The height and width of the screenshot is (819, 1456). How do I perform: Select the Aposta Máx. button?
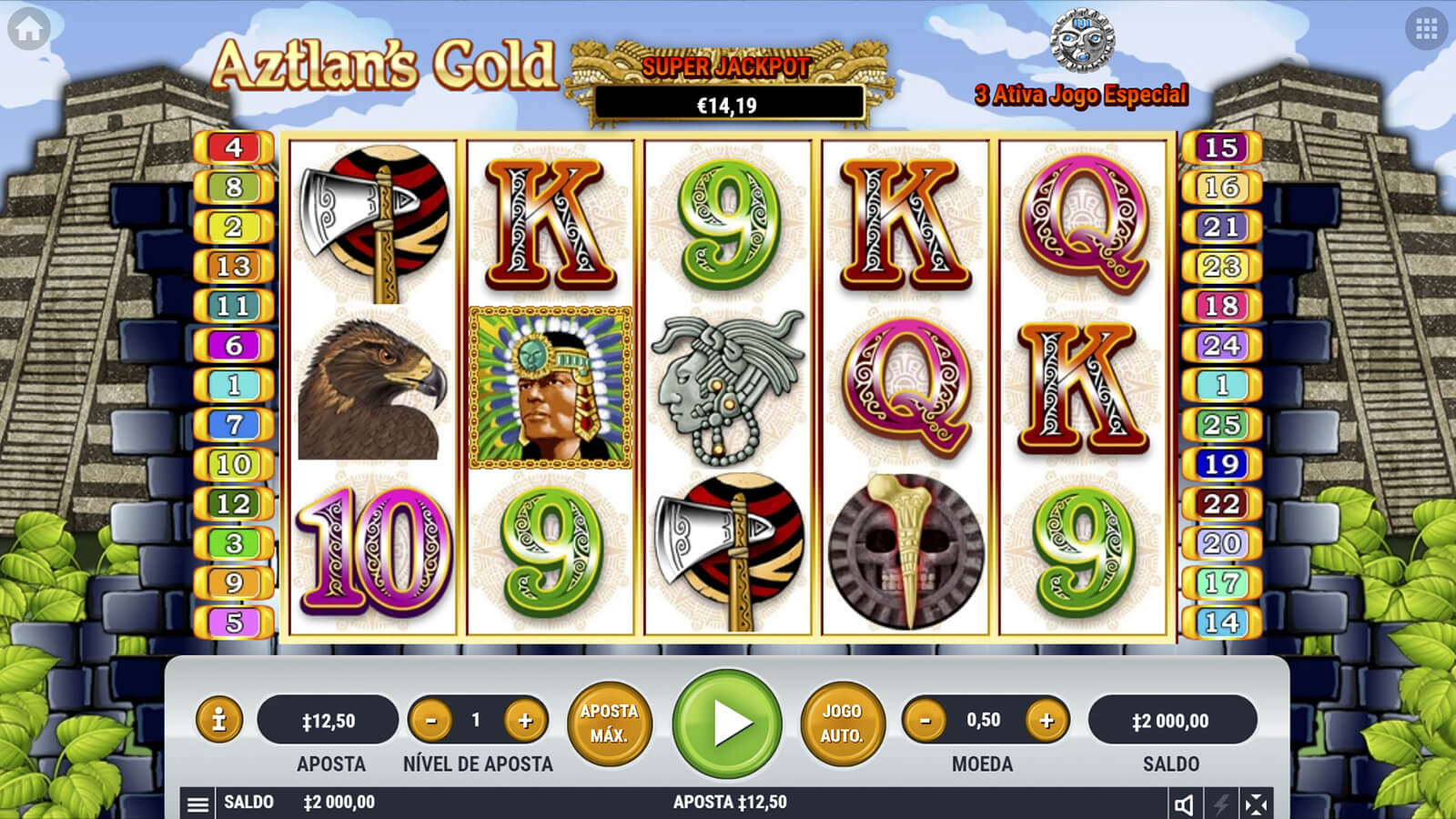(609, 723)
